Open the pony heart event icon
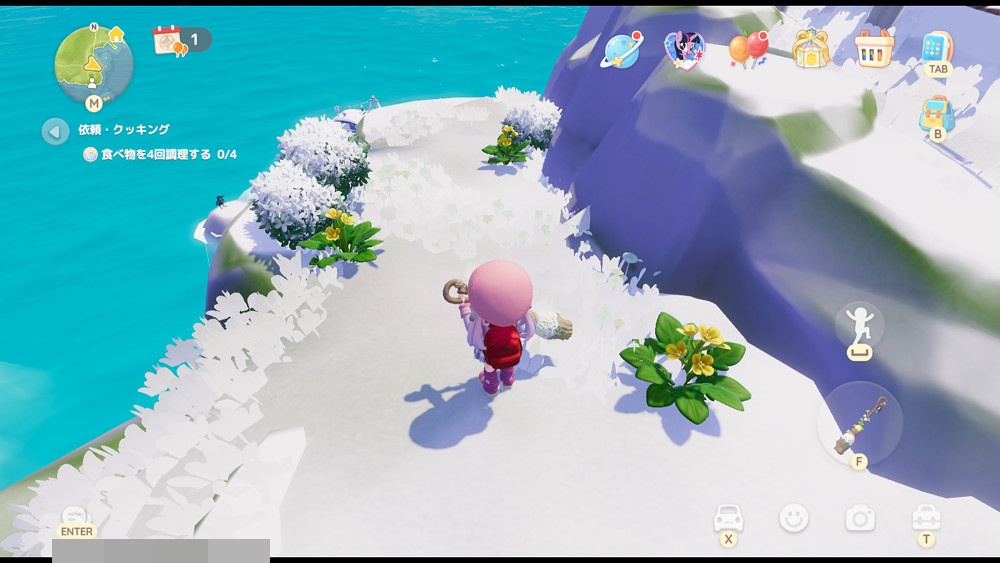Image resolution: width=1000 pixels, height=563 pixels. pos(684,48)
